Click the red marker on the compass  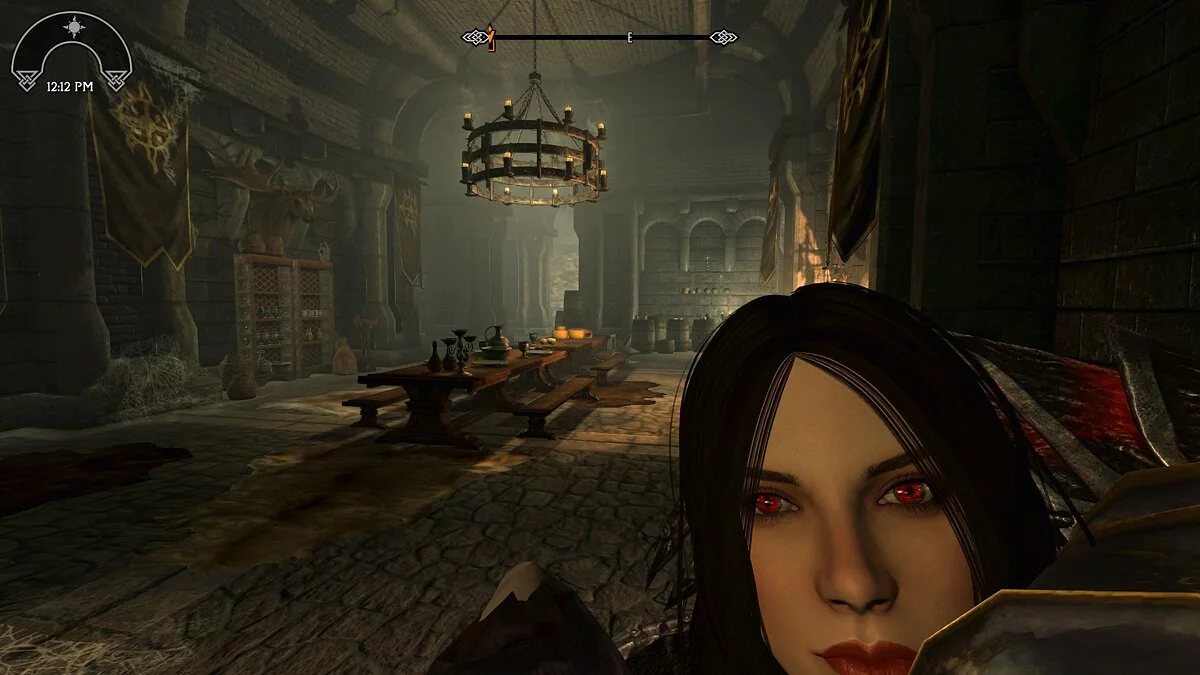coord(491,37)
